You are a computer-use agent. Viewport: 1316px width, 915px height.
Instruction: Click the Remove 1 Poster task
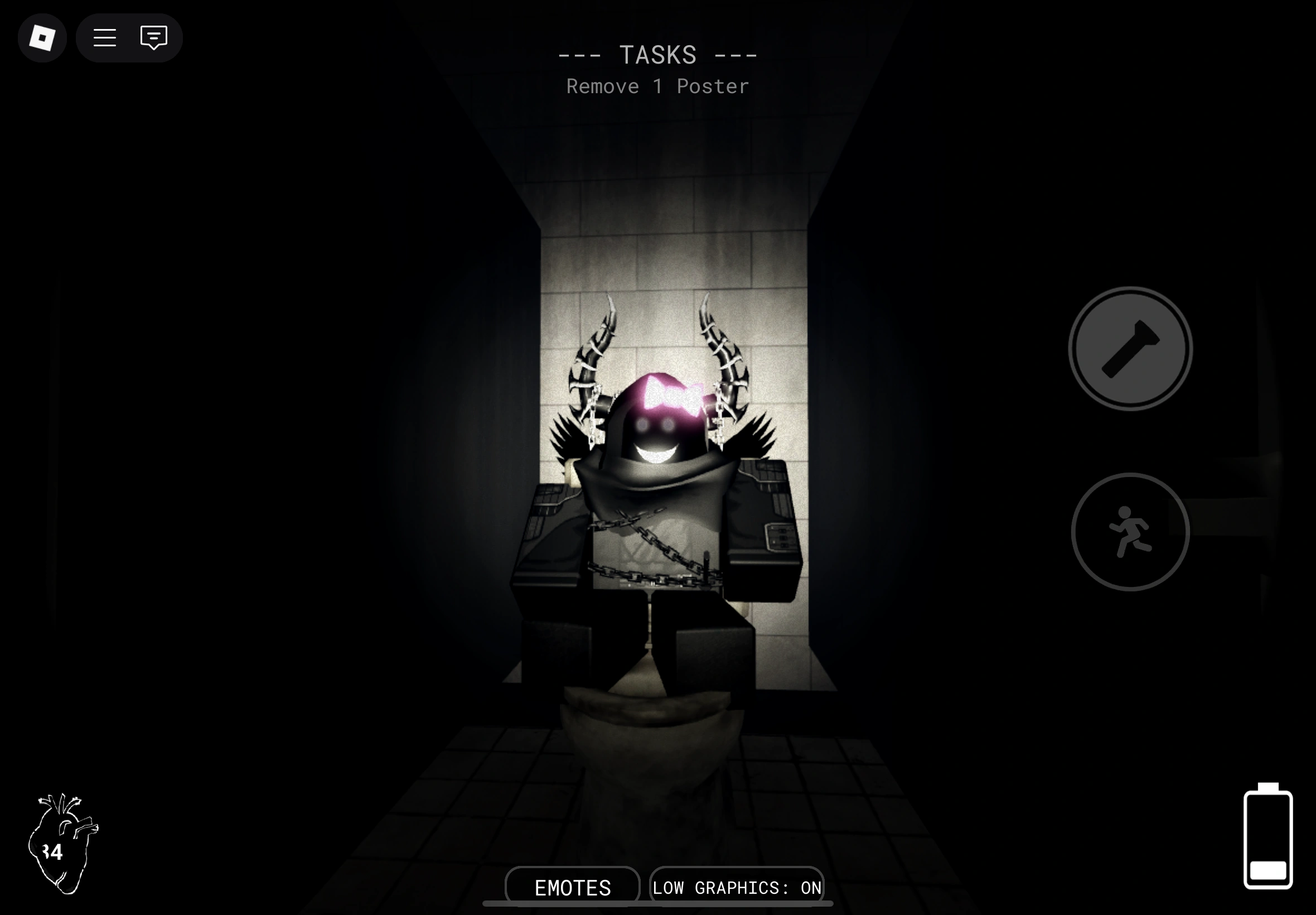click(x=657, y=86)
